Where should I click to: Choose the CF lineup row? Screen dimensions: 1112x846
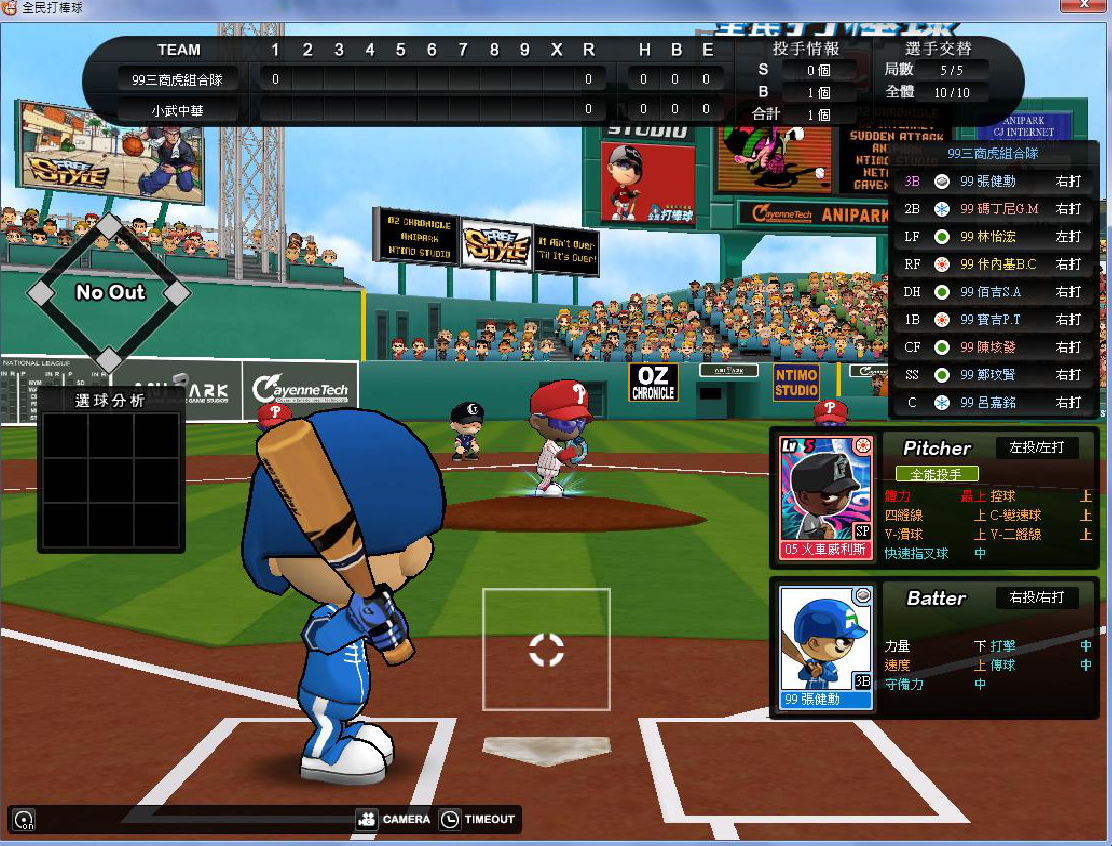tap(992, 347)
